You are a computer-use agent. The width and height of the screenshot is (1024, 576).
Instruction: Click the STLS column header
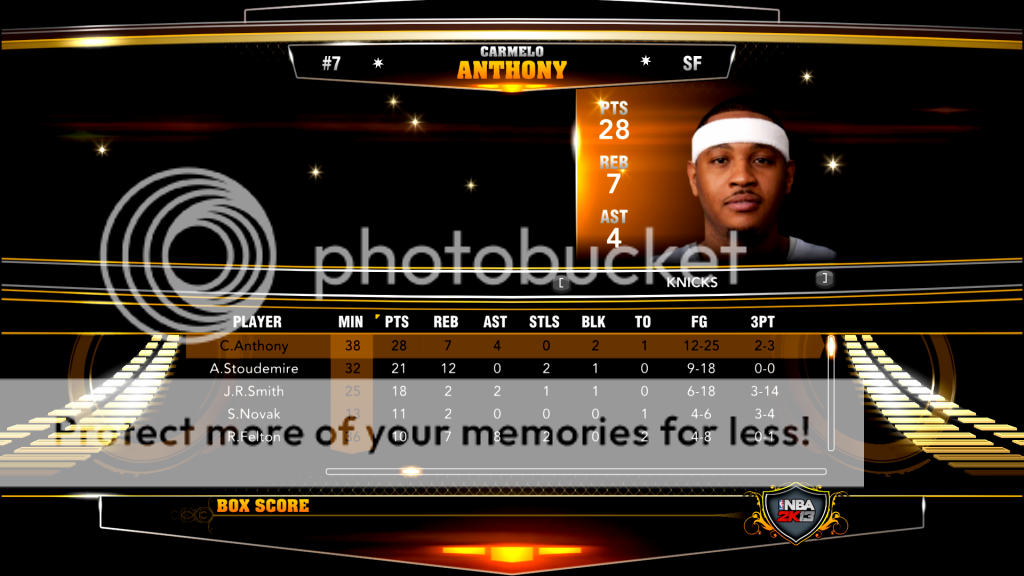pyautogui.click(x=544, y=322)
